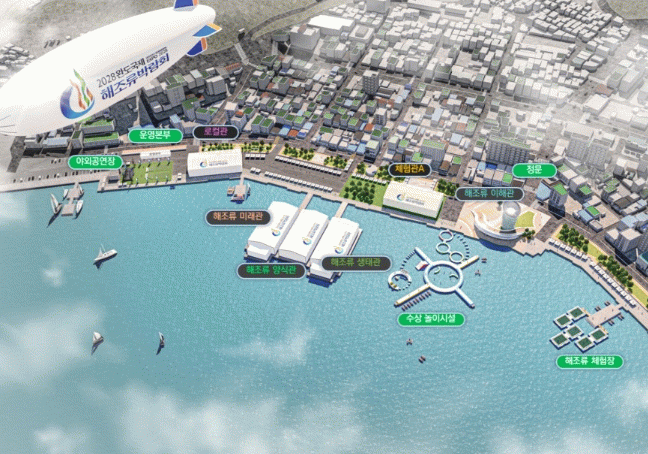
Task: Select the 야외공연장 map label
Action: [x=95, y=161]
